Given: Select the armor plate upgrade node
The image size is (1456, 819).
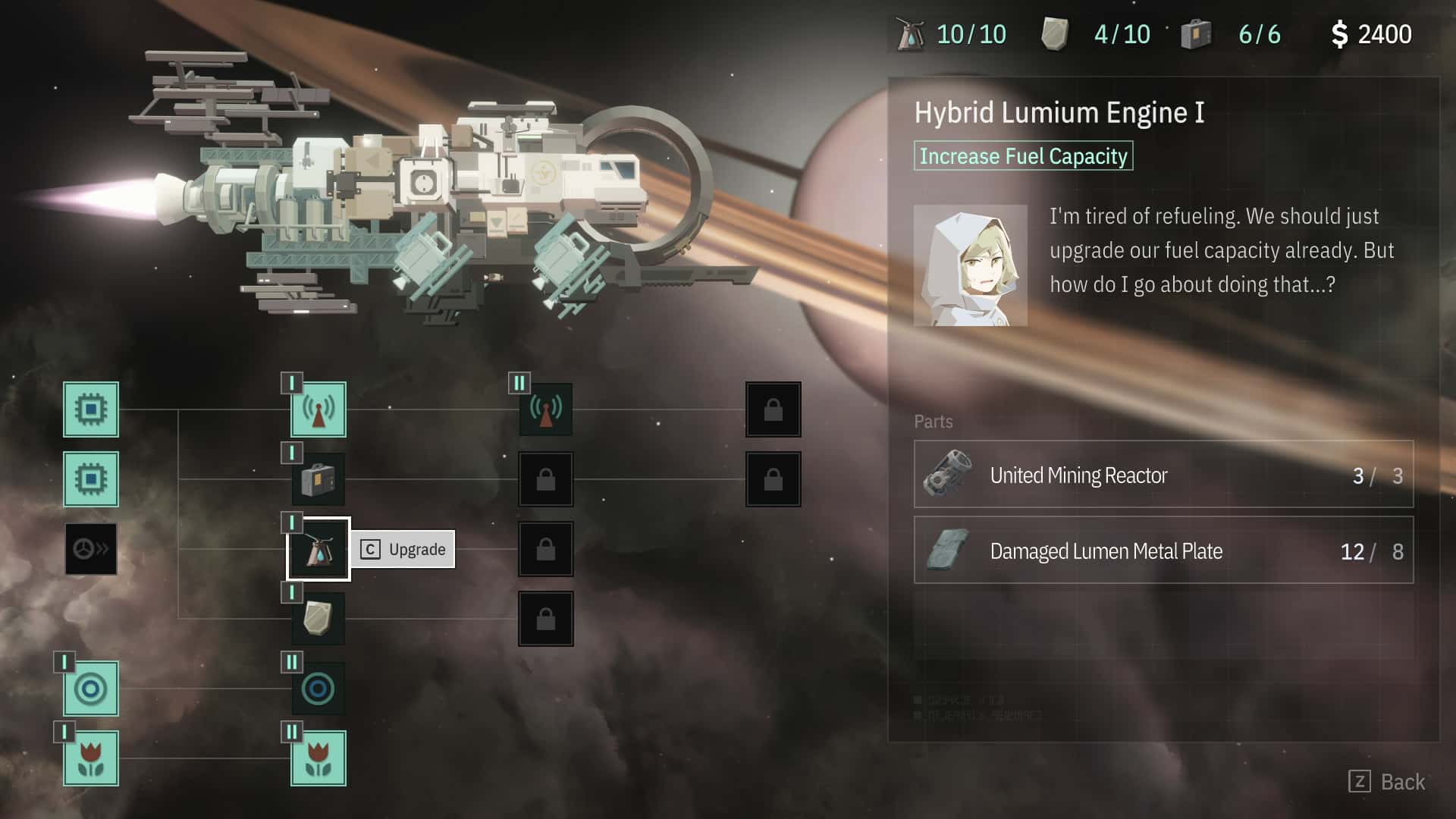Looking at the screenshot, I should (318, 618).
